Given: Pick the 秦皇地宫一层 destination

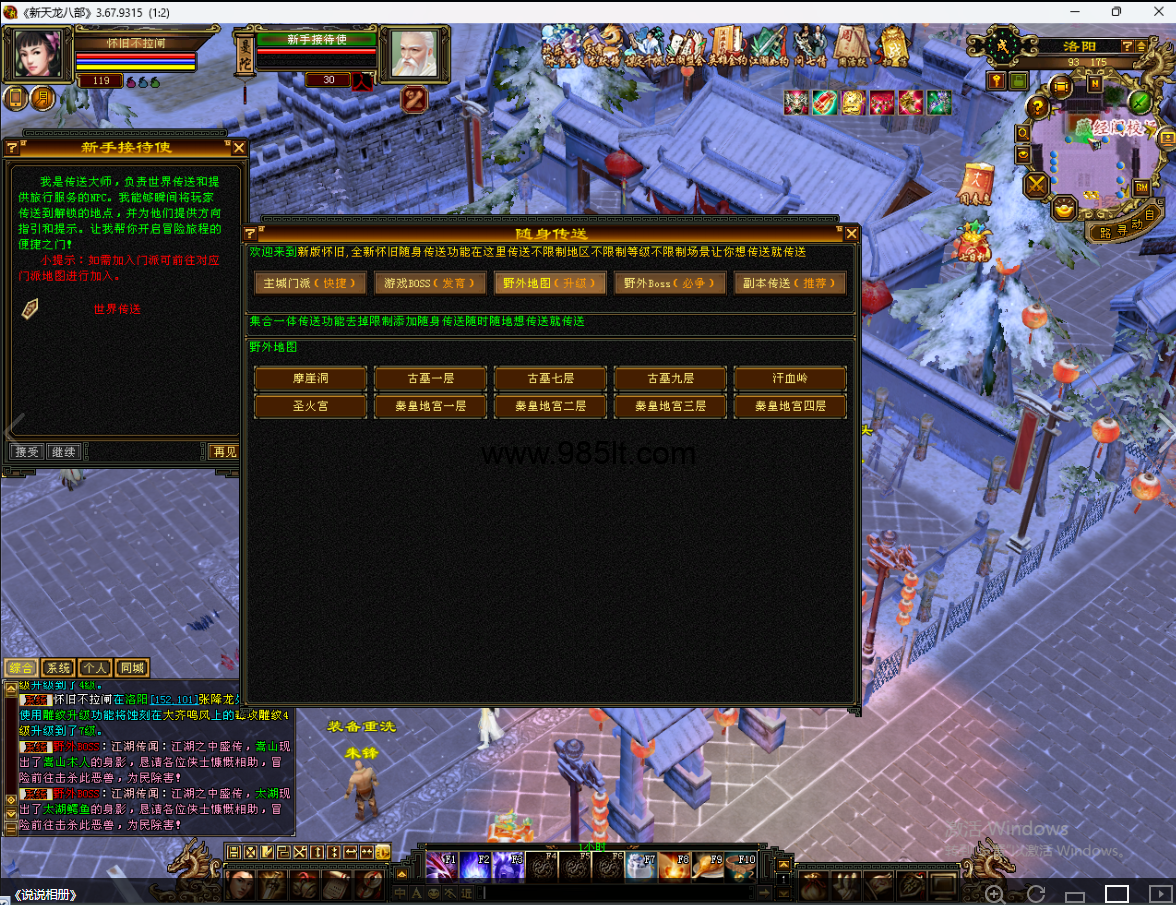Looking at the screenshot, I should (430, 406).
